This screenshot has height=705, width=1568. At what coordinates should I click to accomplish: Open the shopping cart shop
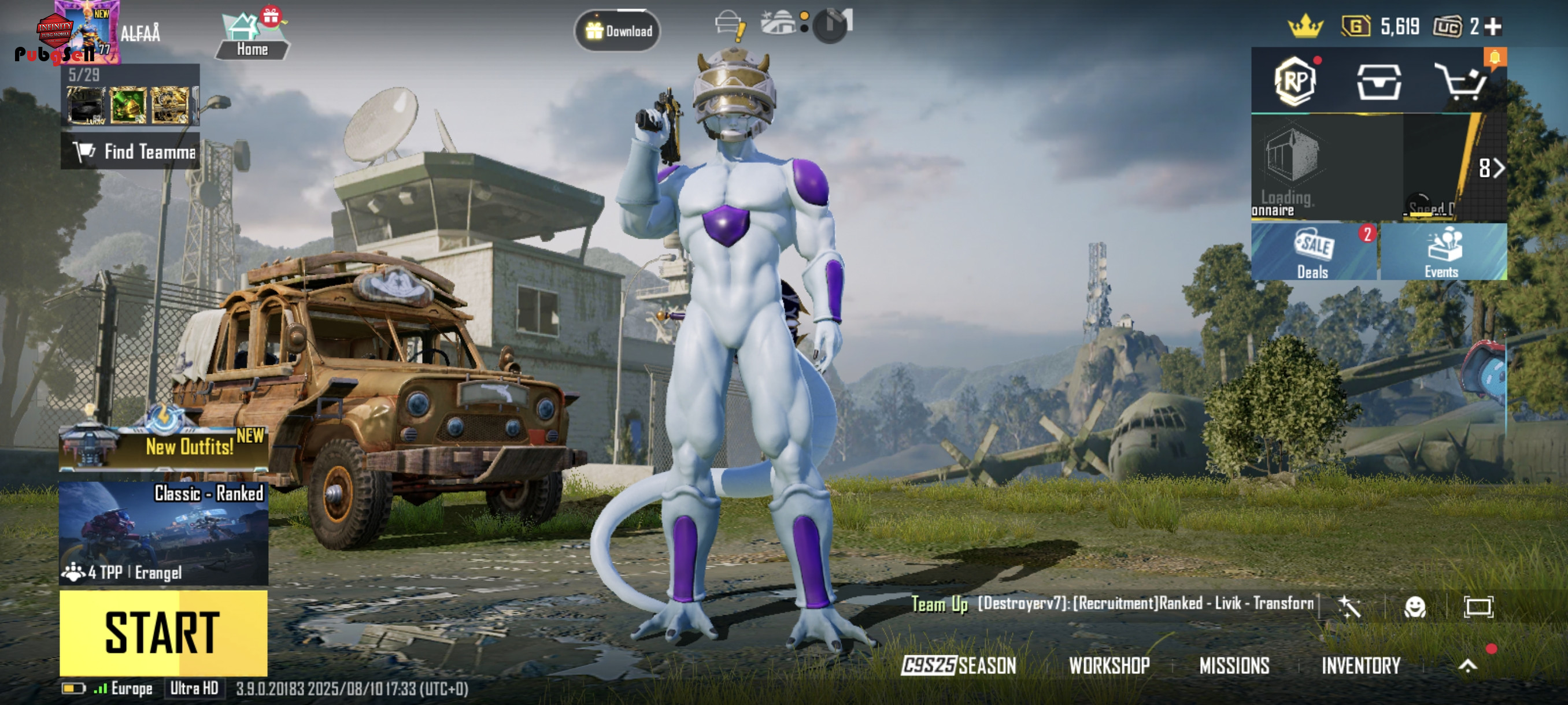1461,81
